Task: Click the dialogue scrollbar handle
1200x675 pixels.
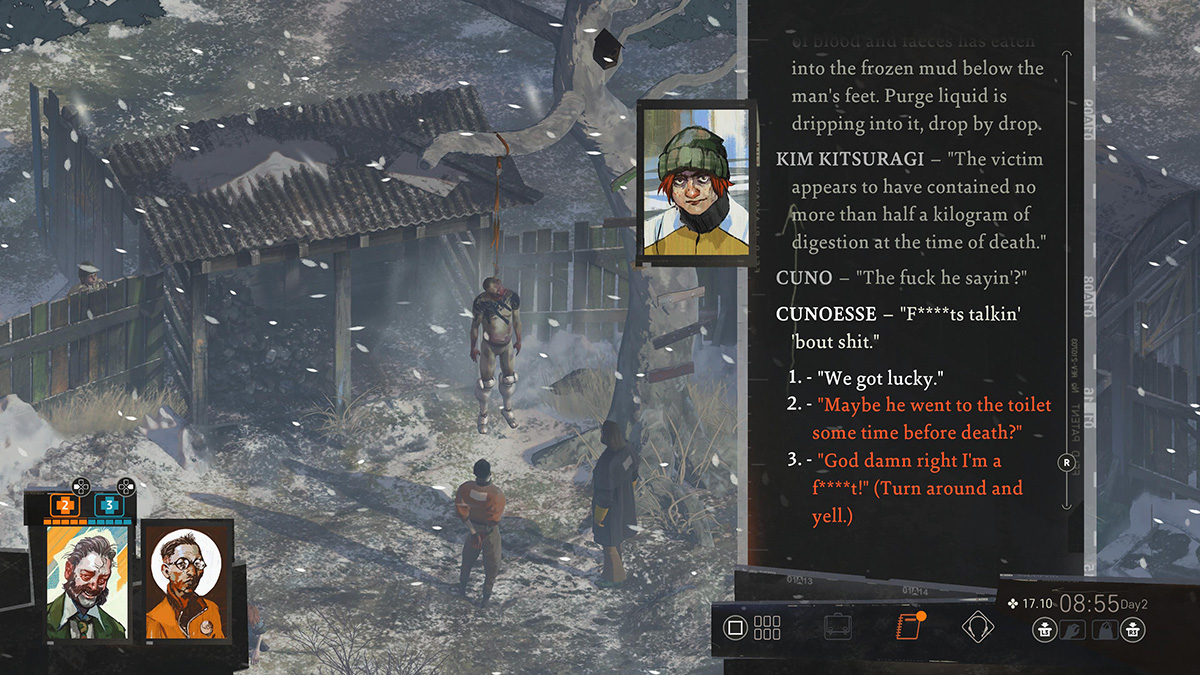Action: [1068, 463]
